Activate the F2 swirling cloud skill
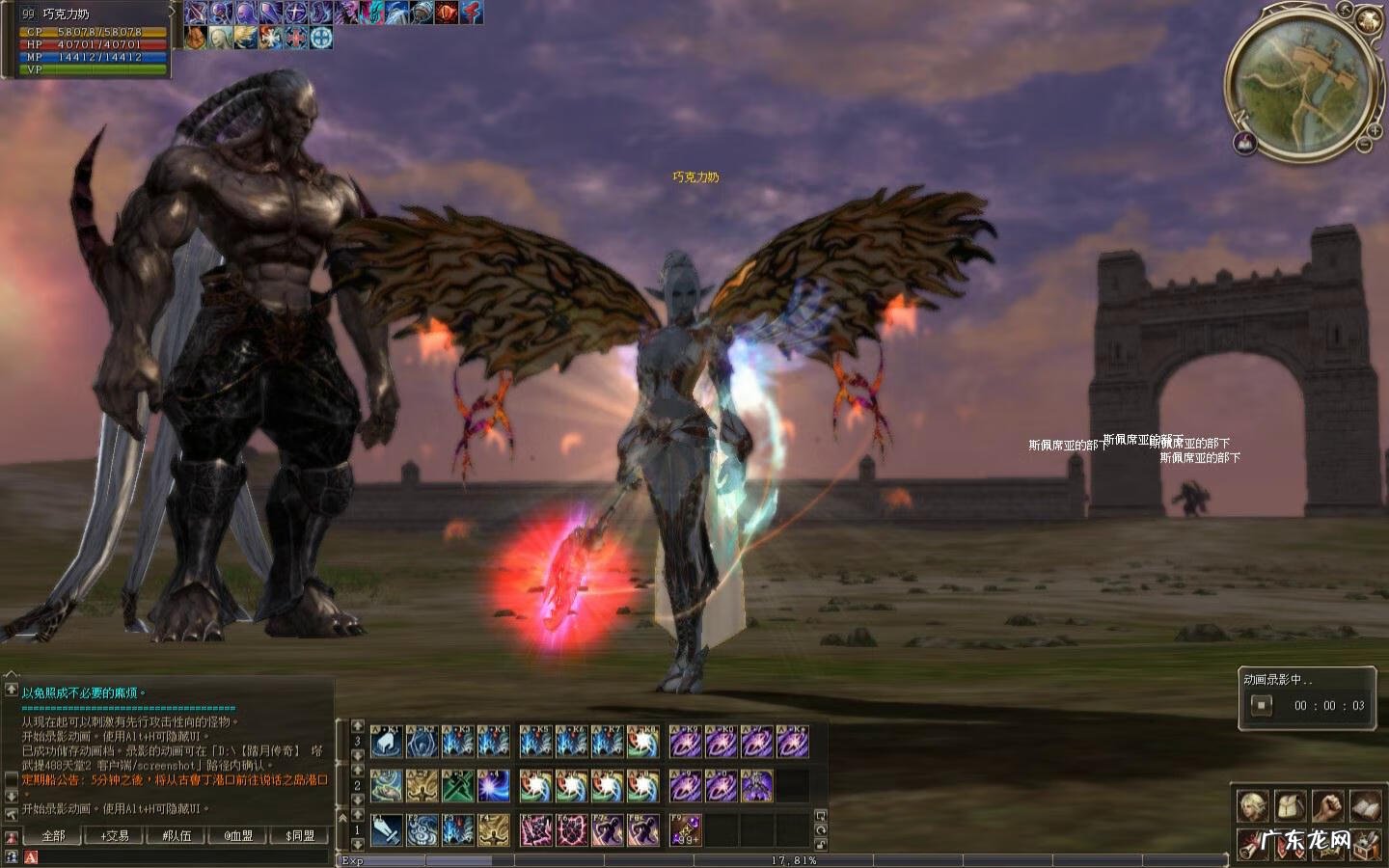 pos(422,829)
